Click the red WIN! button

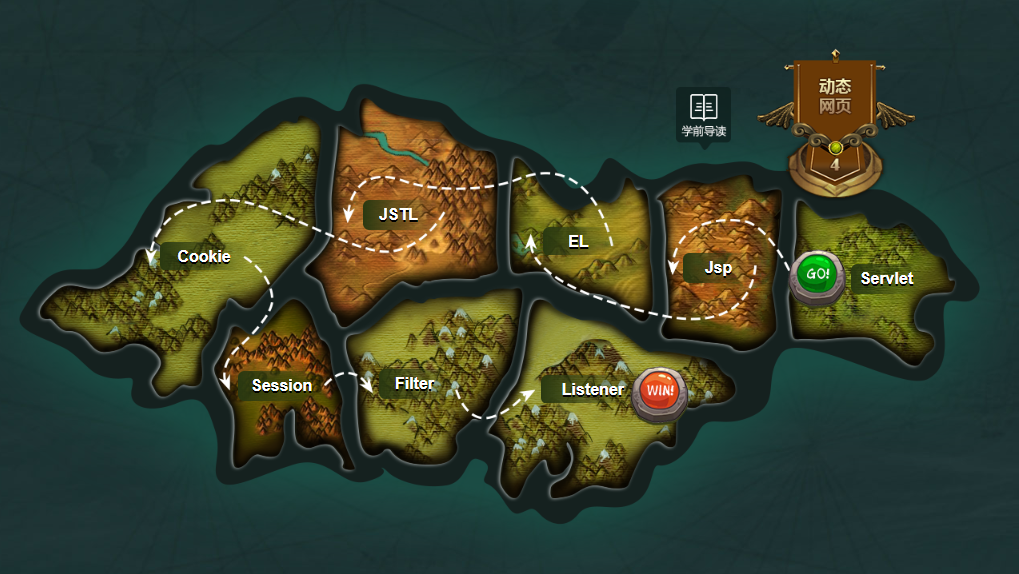click(659, 391)
